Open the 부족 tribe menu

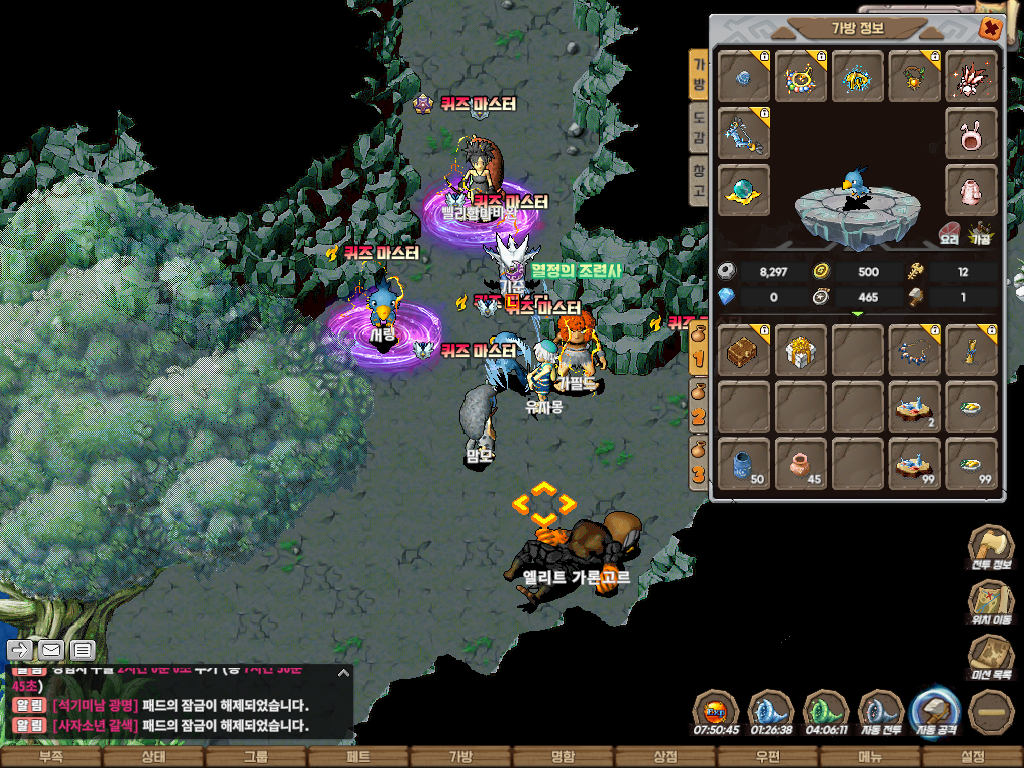pos(51,757)
